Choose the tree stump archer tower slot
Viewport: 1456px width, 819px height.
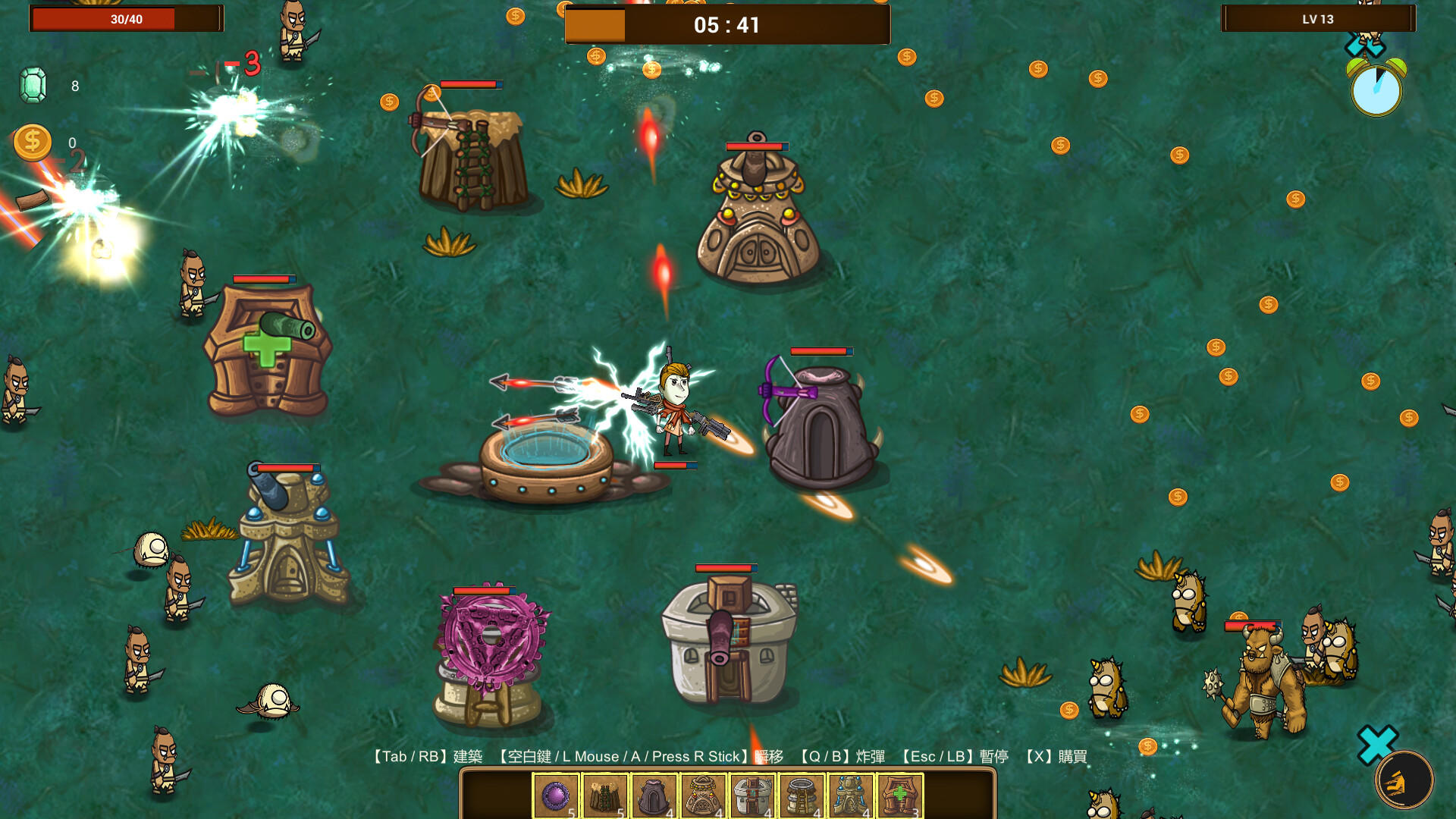point(605,795)
